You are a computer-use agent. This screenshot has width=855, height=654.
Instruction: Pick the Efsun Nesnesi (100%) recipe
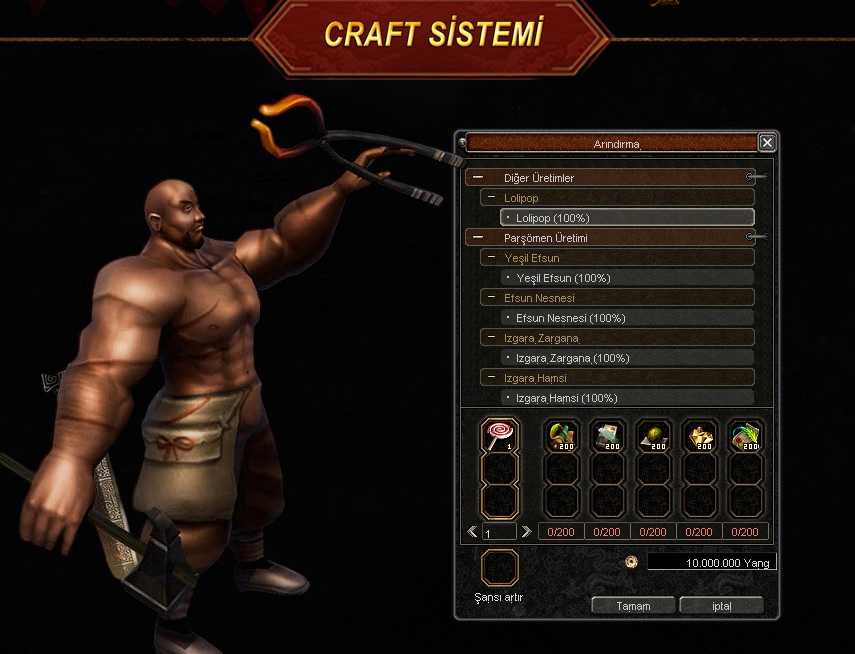pyautogui.click(x=626, y=318)
